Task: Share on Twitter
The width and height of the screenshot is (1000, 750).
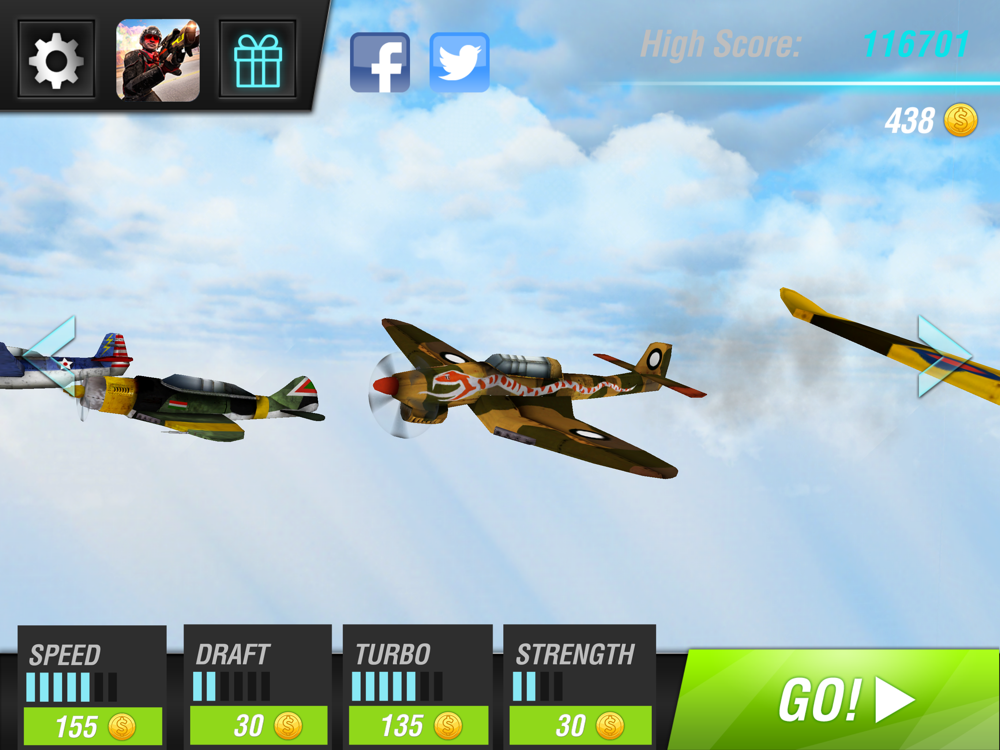Action: coord(459,63)
